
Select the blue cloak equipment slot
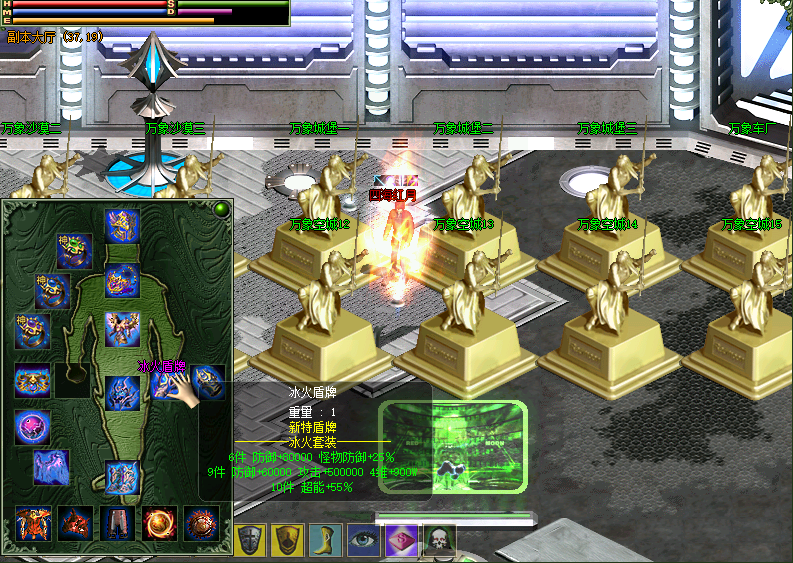(50, 467)
